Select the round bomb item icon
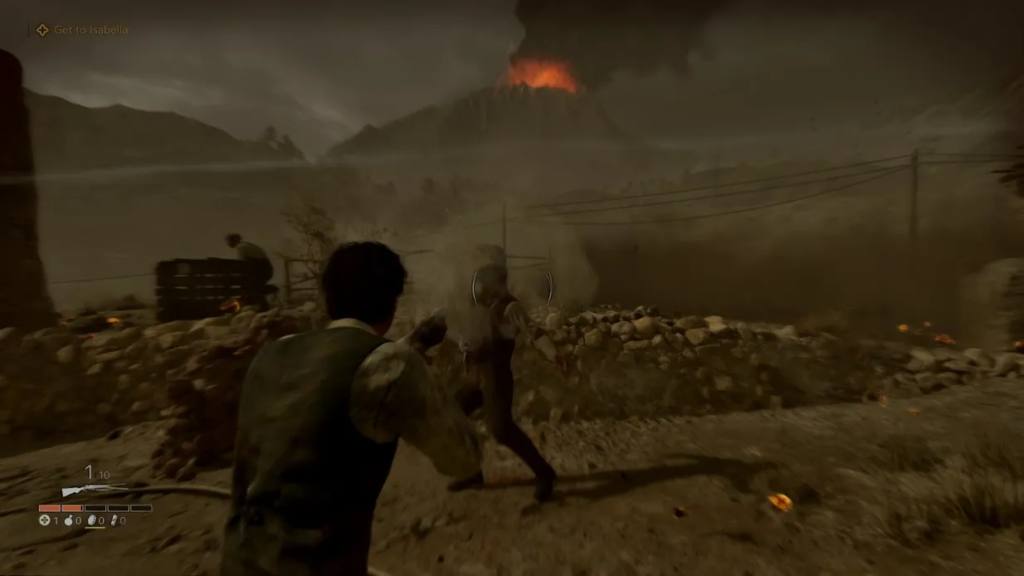 coord(68,520)
